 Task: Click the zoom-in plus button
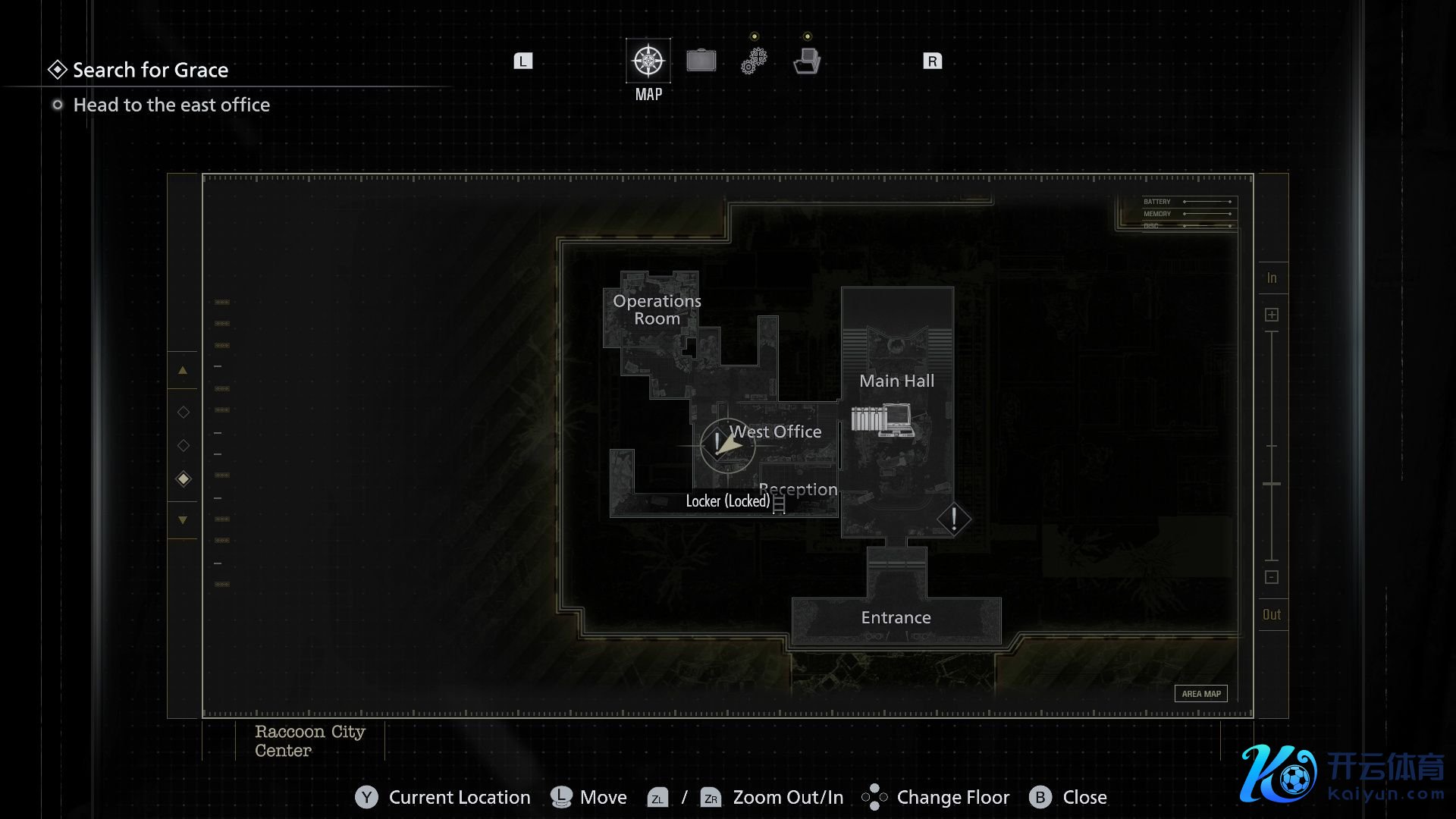tap(1272, 315)
